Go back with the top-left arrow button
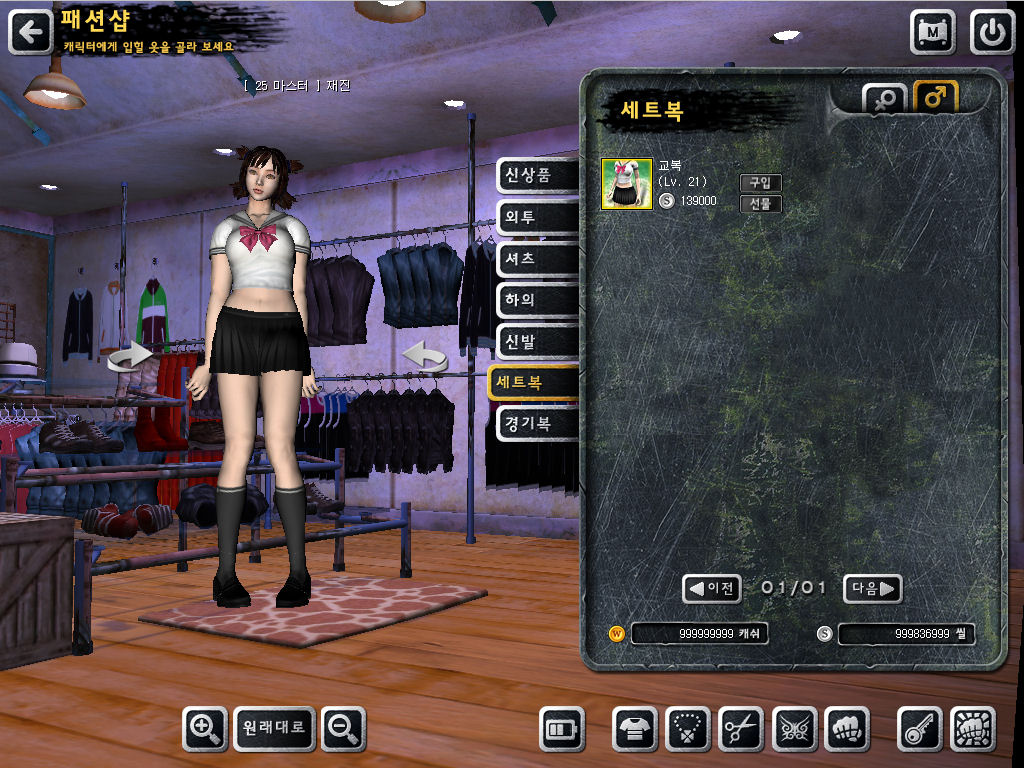 click(31, 32)
